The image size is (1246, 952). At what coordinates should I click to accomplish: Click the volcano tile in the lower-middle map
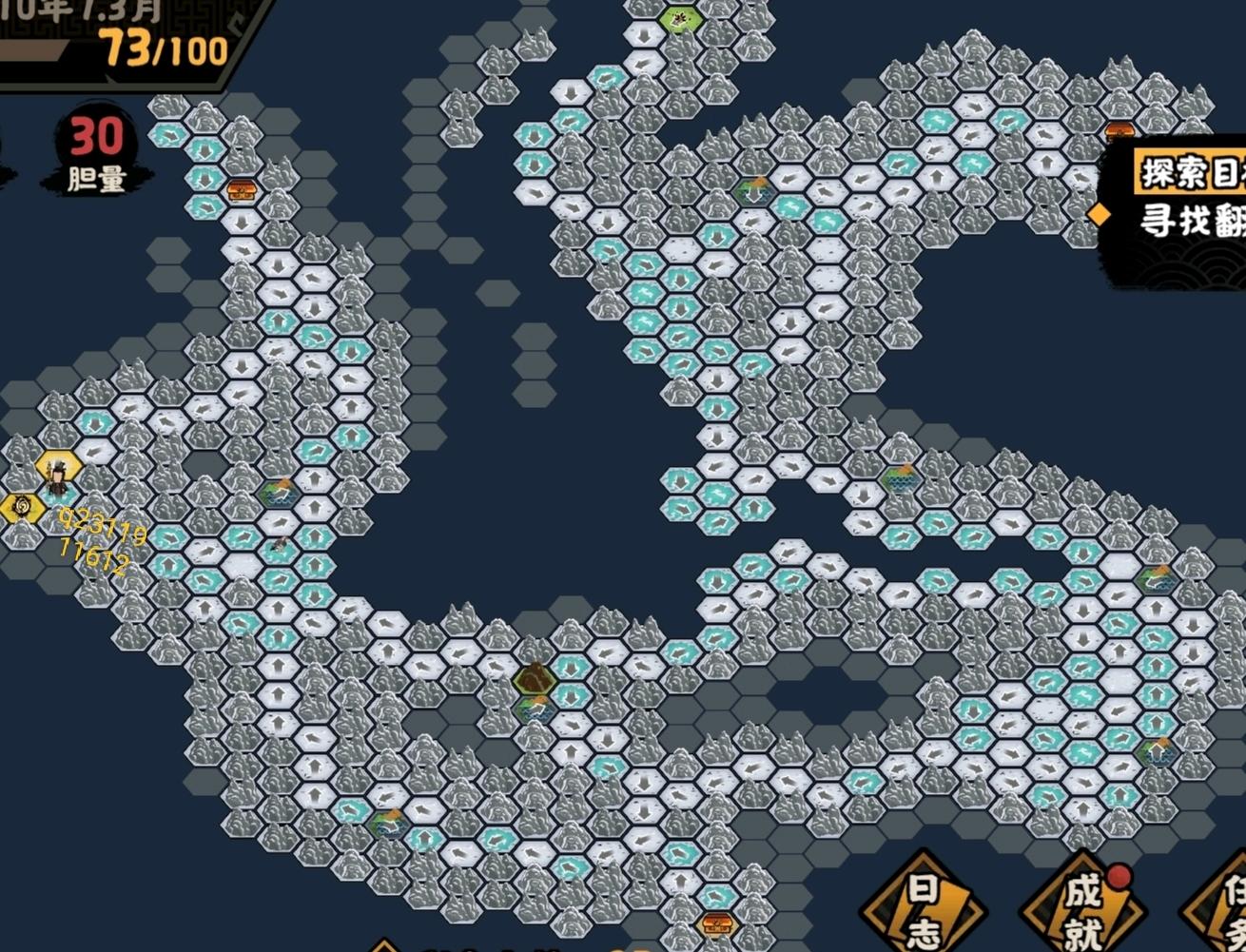click(535, 679)
